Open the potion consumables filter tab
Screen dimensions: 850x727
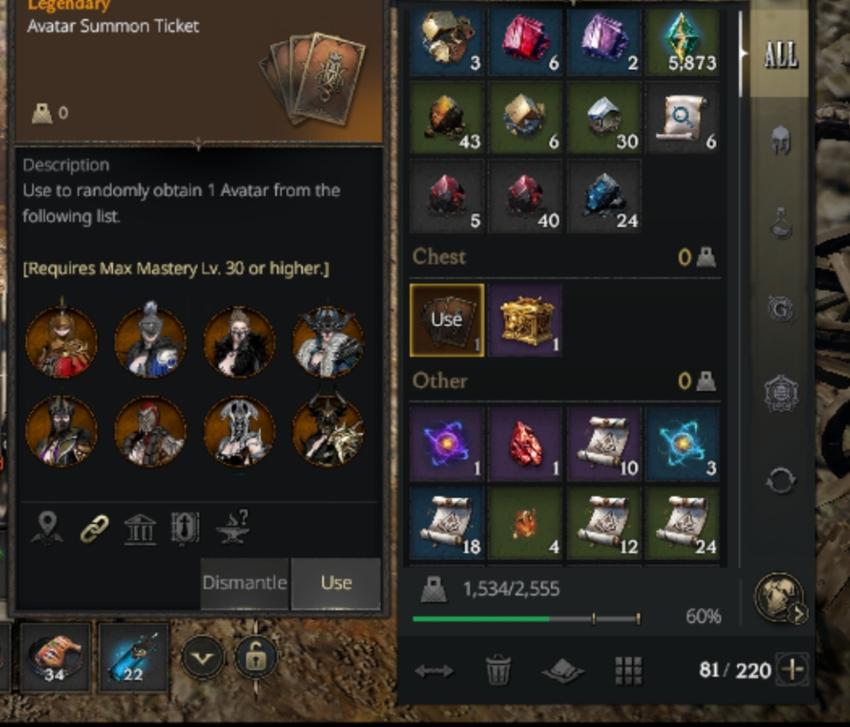point(780,224)
